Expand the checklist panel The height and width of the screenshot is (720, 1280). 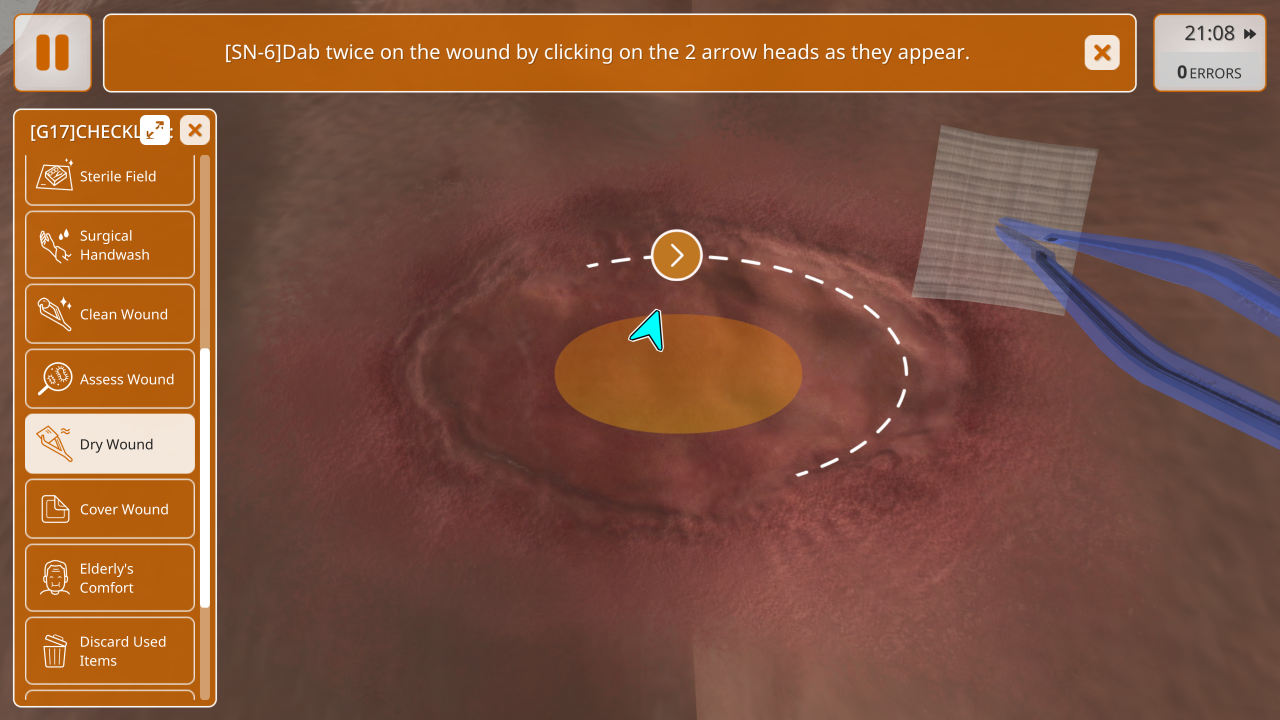pyautogui.click(x=155, y=130)
